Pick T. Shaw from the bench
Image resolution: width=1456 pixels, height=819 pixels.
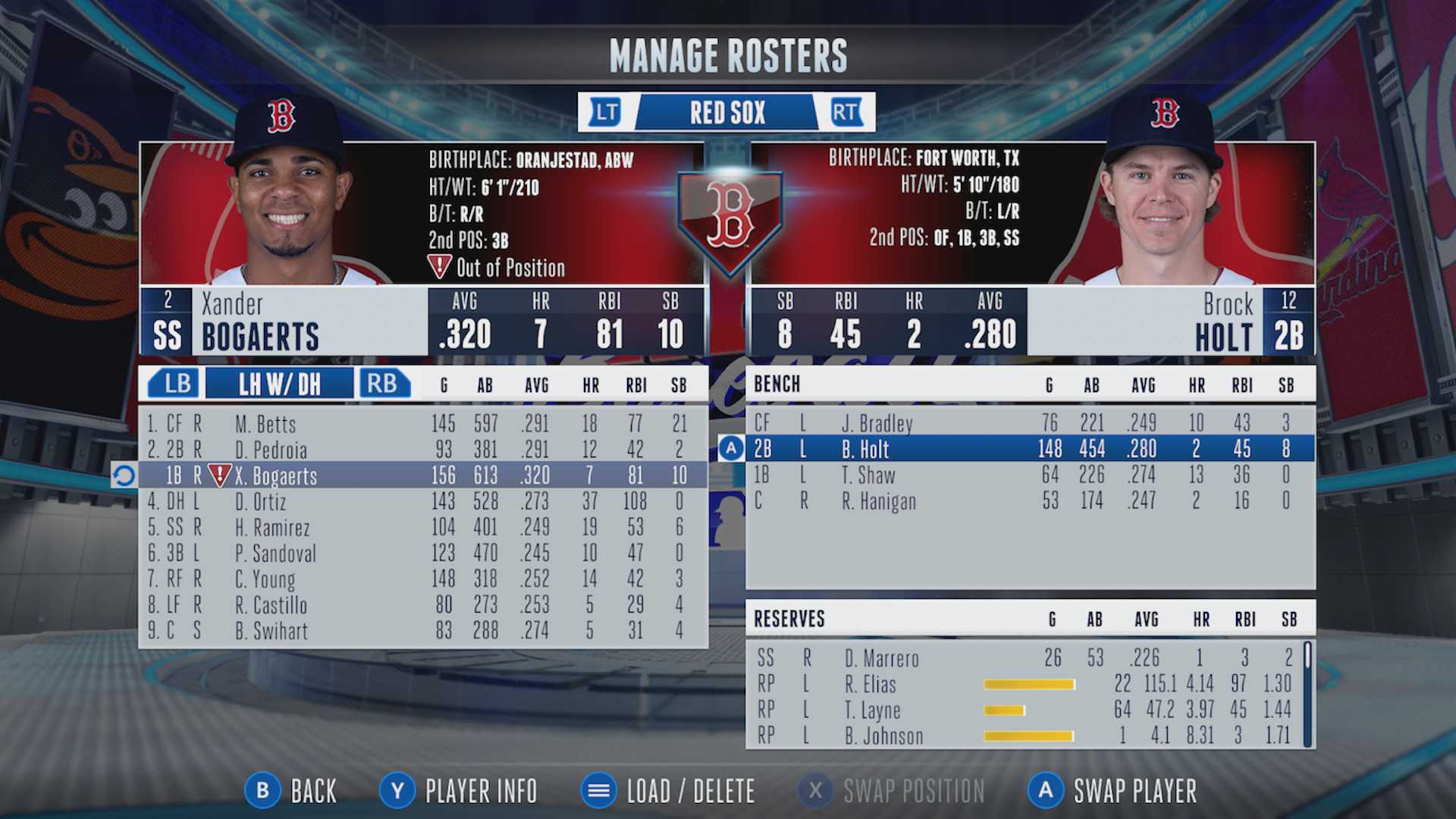[1030, 475]
